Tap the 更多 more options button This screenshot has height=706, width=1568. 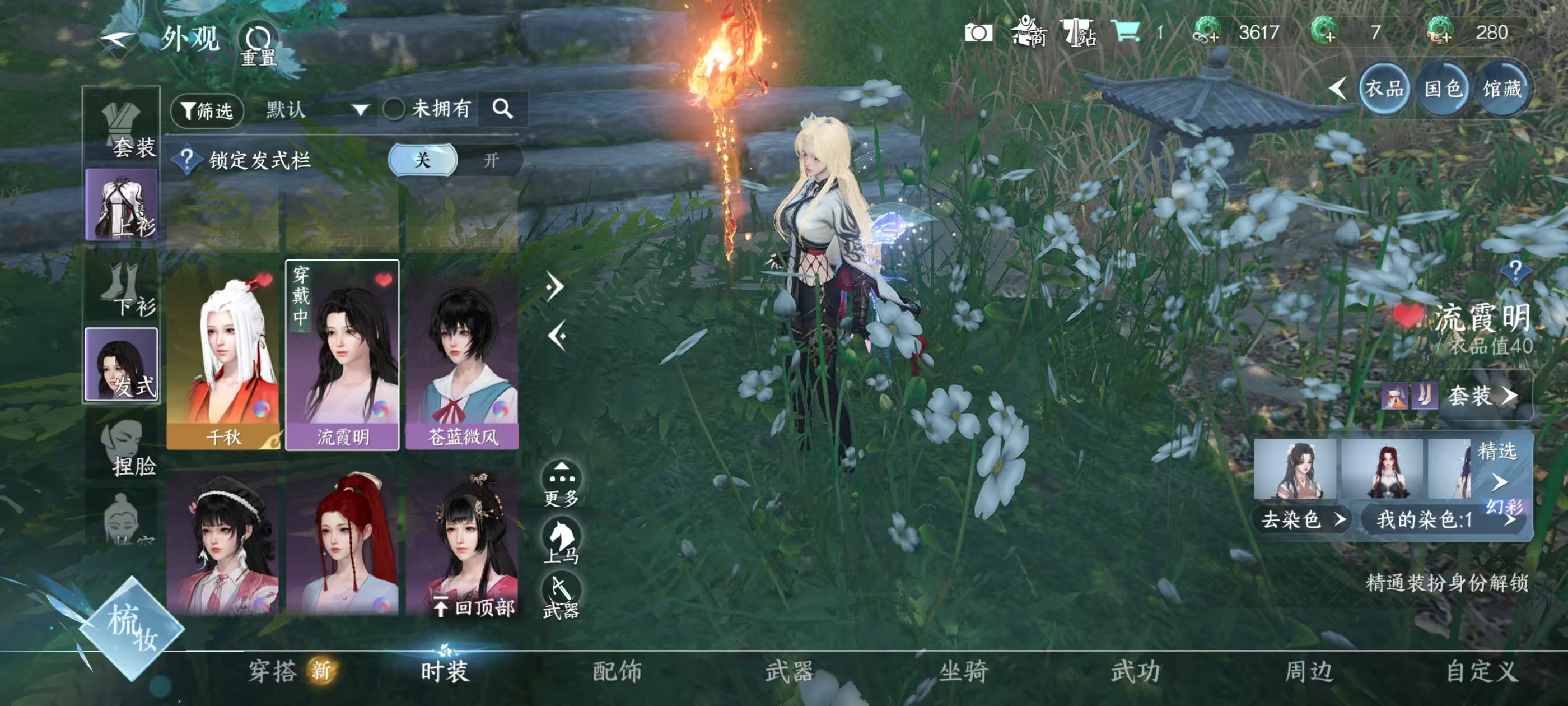pyautogui.click(x=561, y=484)
